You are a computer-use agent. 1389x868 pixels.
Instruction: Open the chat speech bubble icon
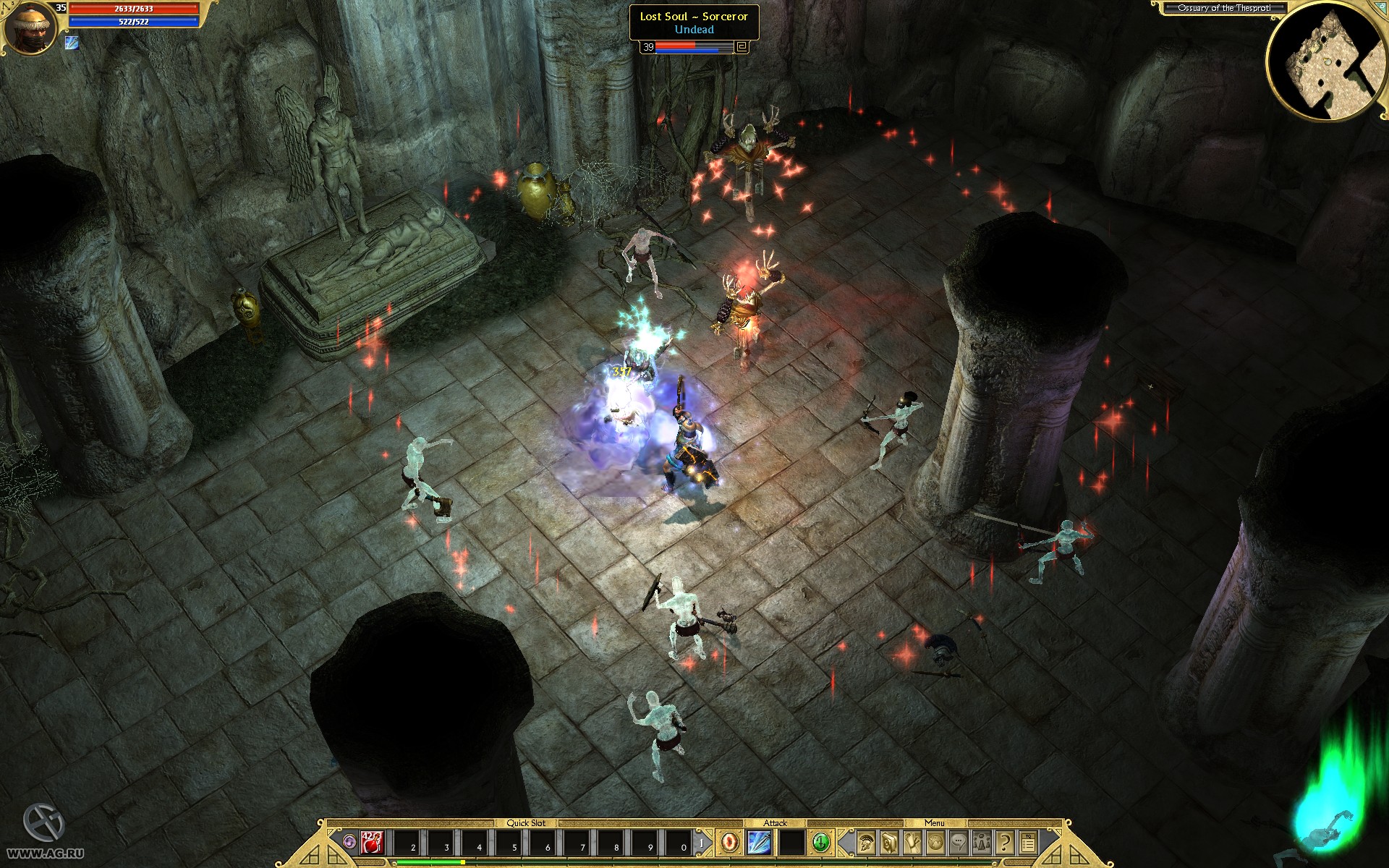click(959, 843)
